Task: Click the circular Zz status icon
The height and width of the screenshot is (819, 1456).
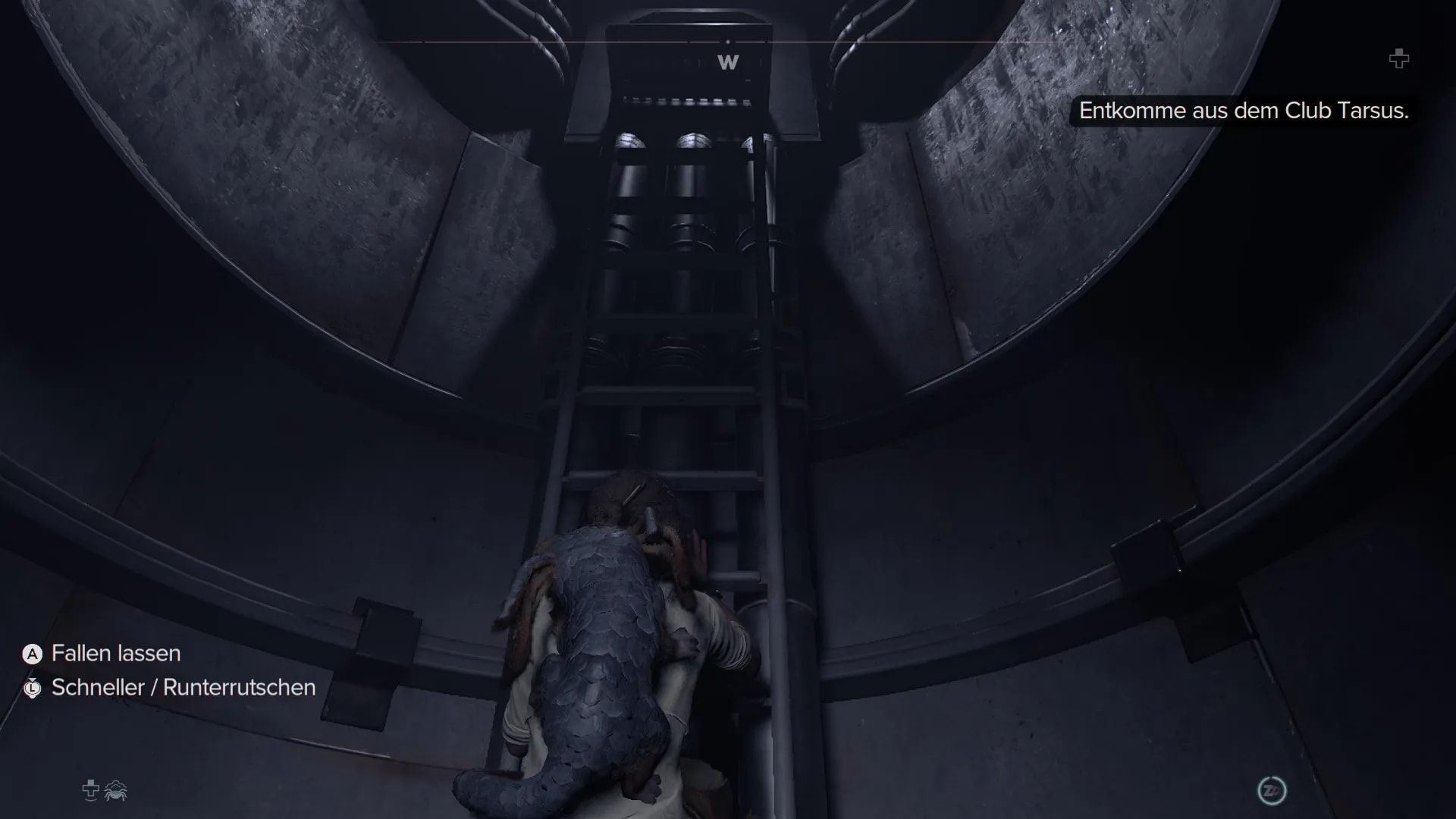Action: pyautogui.click(x=1272, y=791)
